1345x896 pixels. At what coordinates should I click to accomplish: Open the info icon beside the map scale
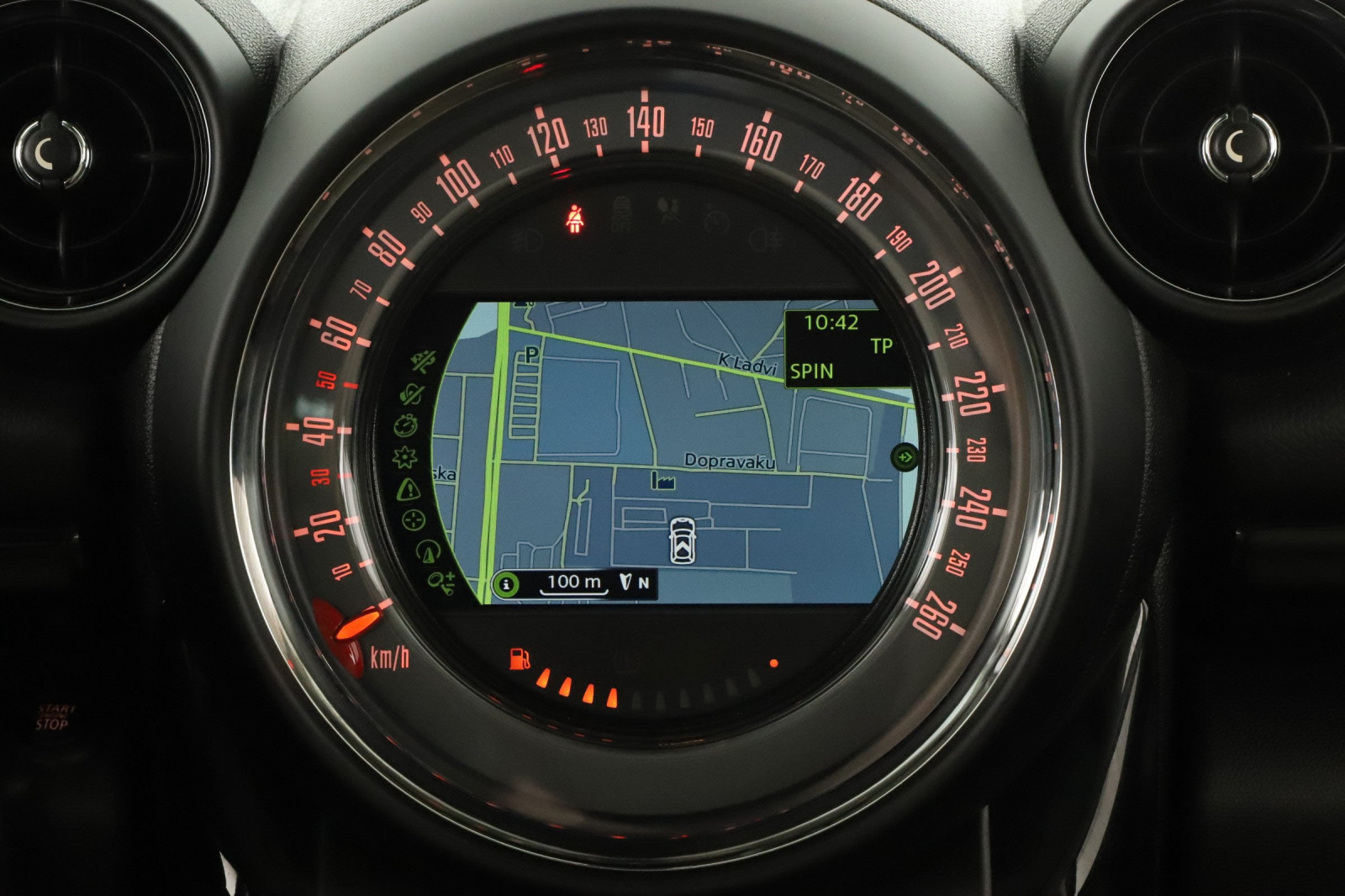506,583
